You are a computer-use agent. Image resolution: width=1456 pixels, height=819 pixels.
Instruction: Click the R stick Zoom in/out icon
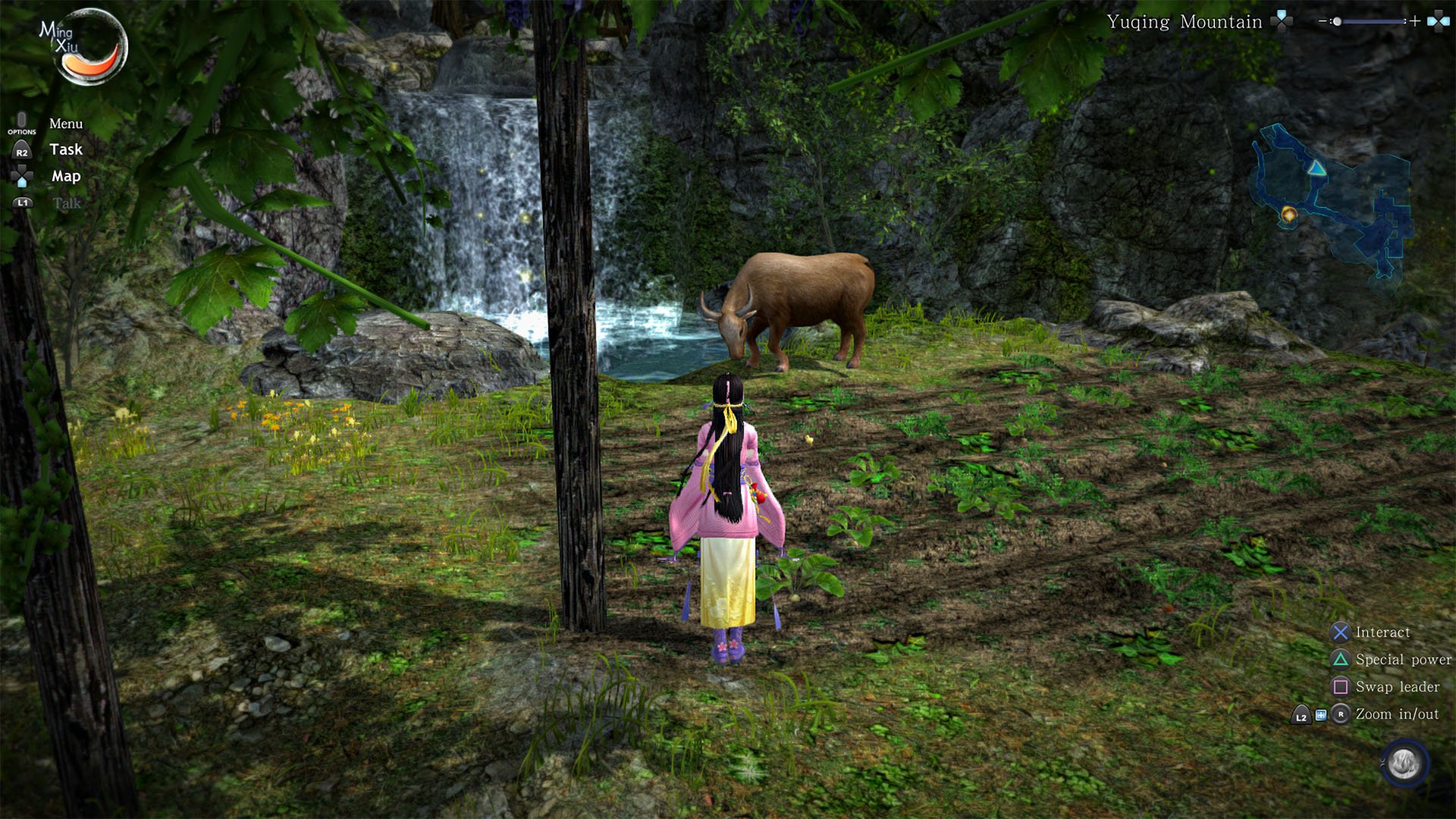coord(1342,715)
